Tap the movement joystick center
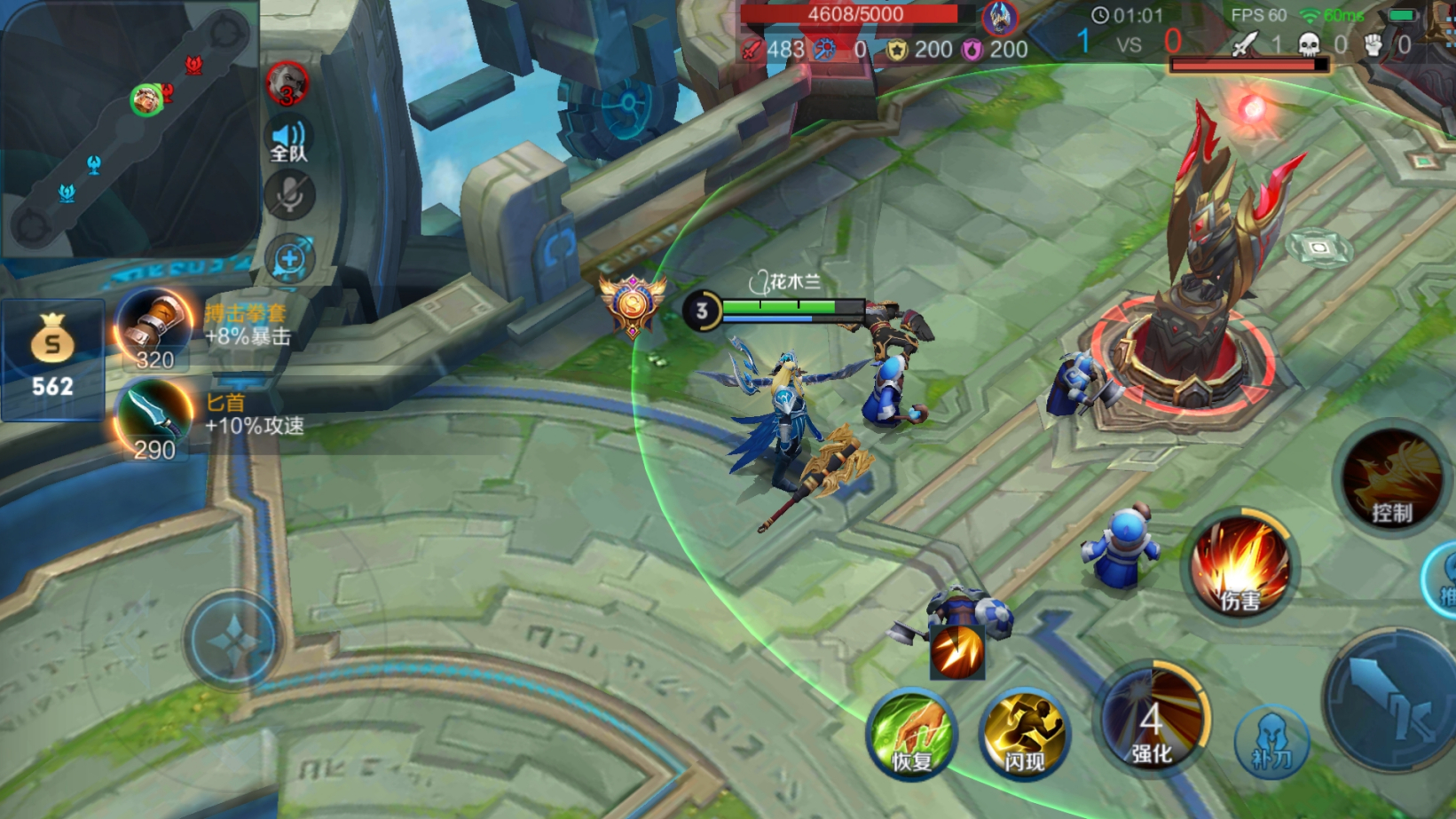 pos(232,639)
